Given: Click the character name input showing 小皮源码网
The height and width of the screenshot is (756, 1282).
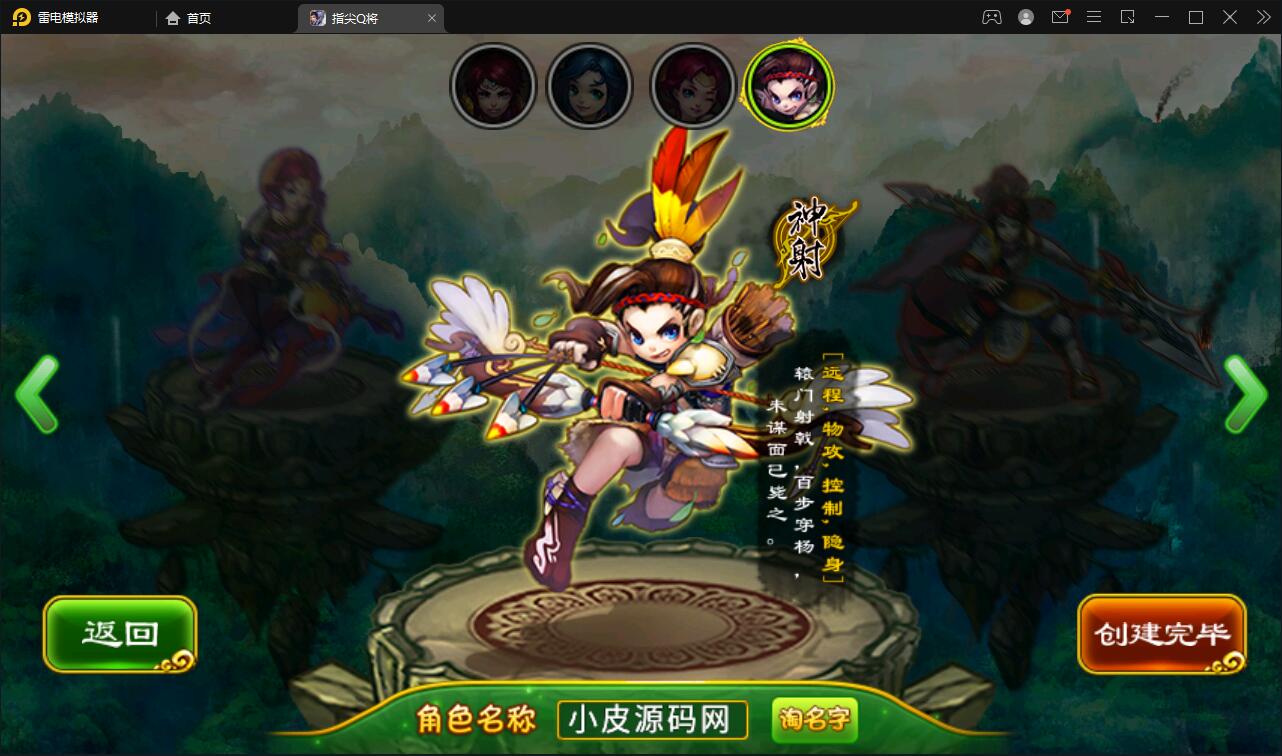Looking at the screenshot, I should pos(651,719).
